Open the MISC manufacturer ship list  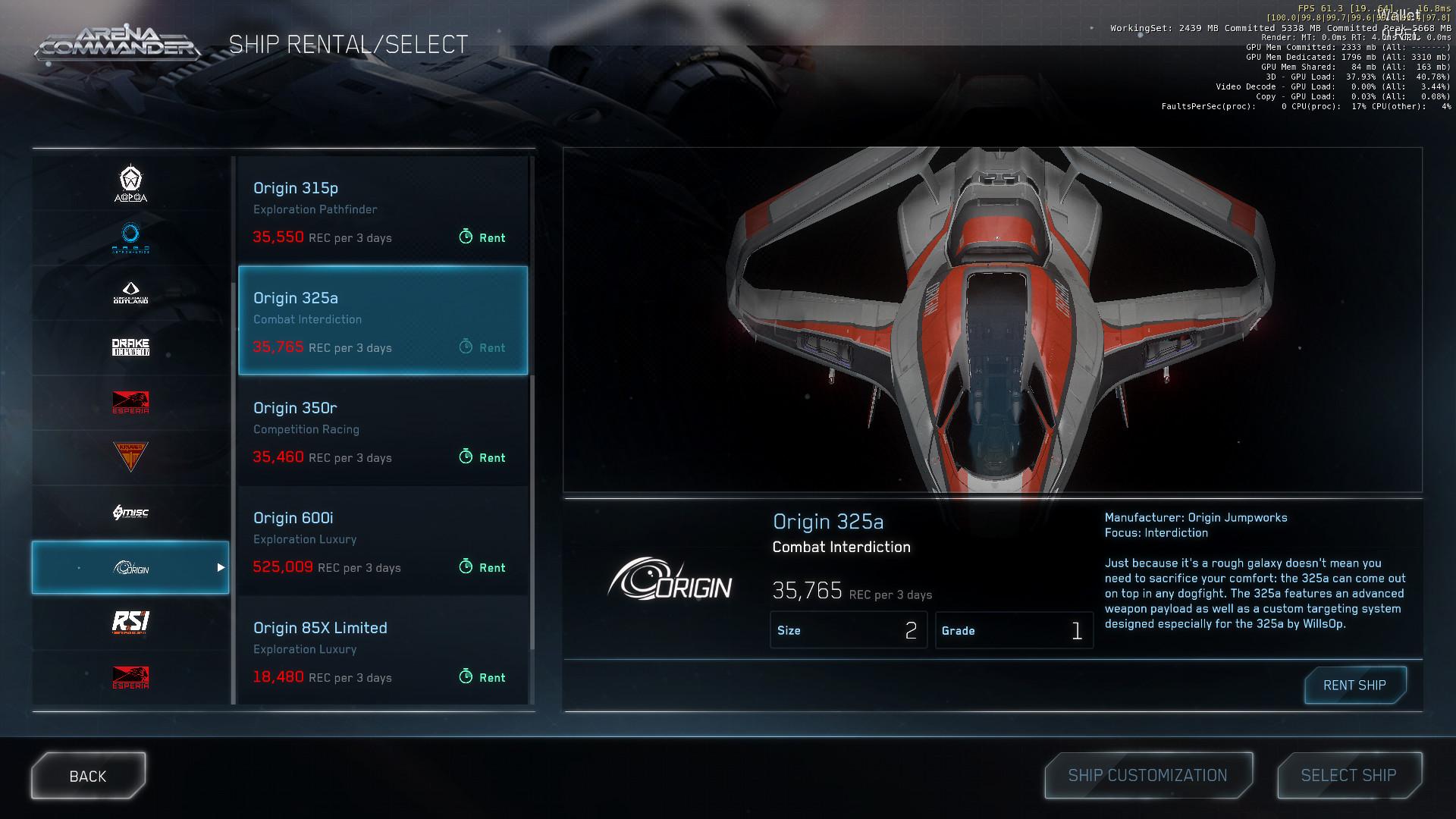coord(130,512)
